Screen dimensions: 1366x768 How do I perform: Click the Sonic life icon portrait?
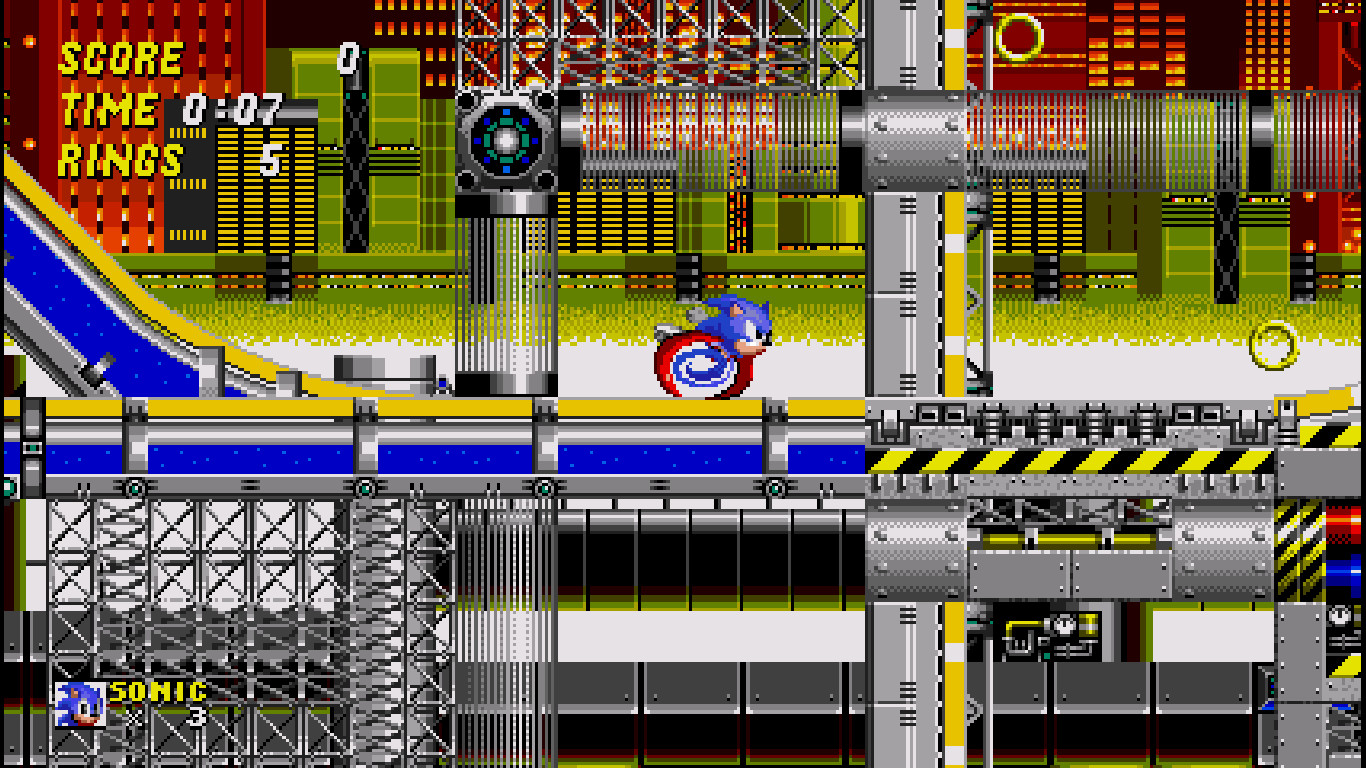(79, 702)
